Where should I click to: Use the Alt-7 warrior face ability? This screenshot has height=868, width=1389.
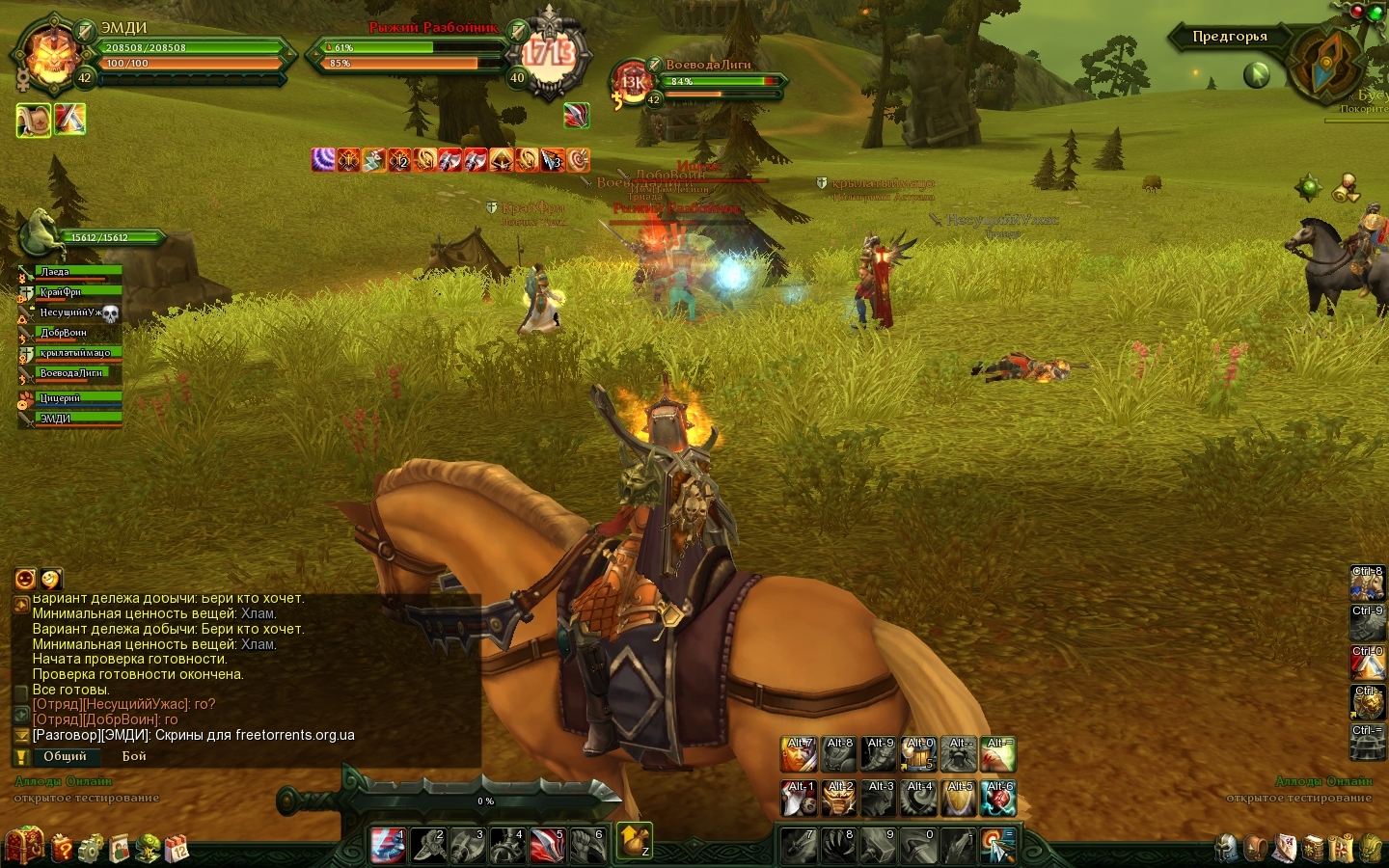point(800,754)
